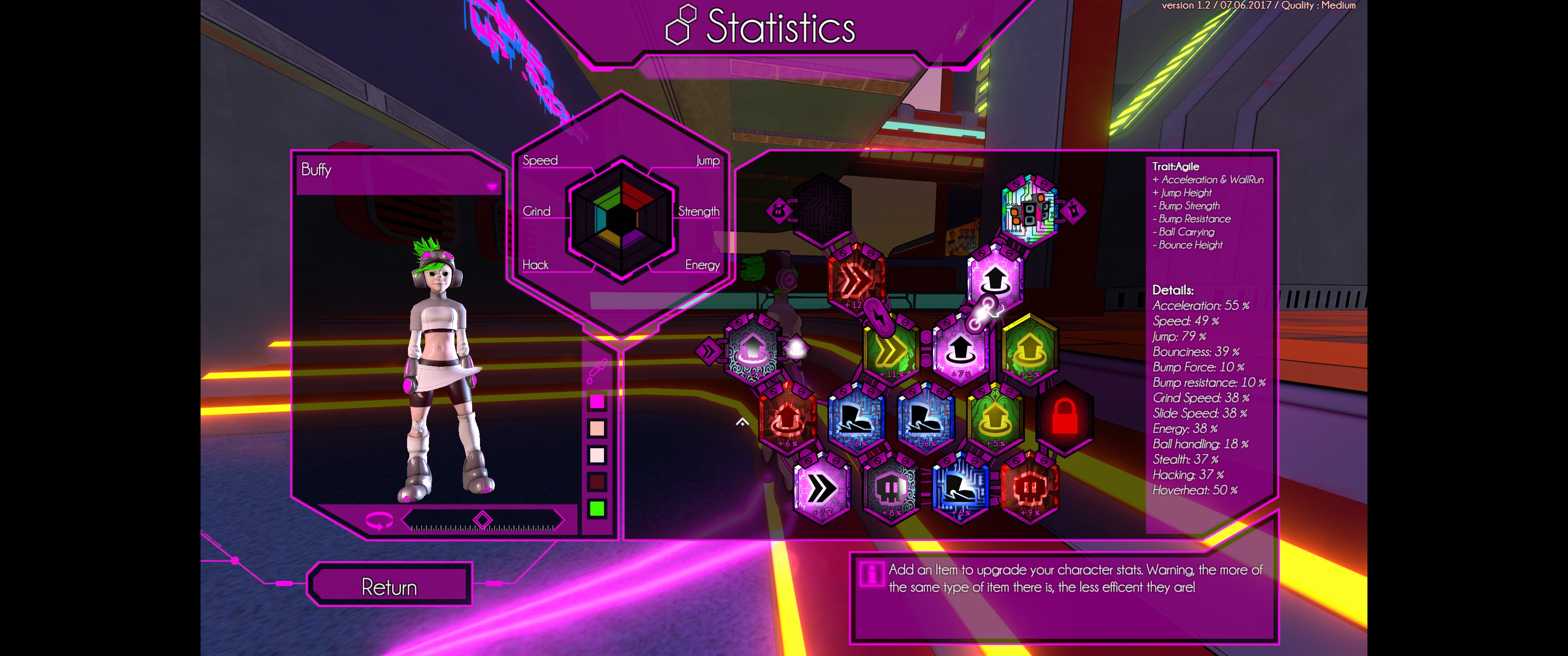
Task: Choose the magenta color swatch
Action: pyautogui.click(x=597, y=401)
